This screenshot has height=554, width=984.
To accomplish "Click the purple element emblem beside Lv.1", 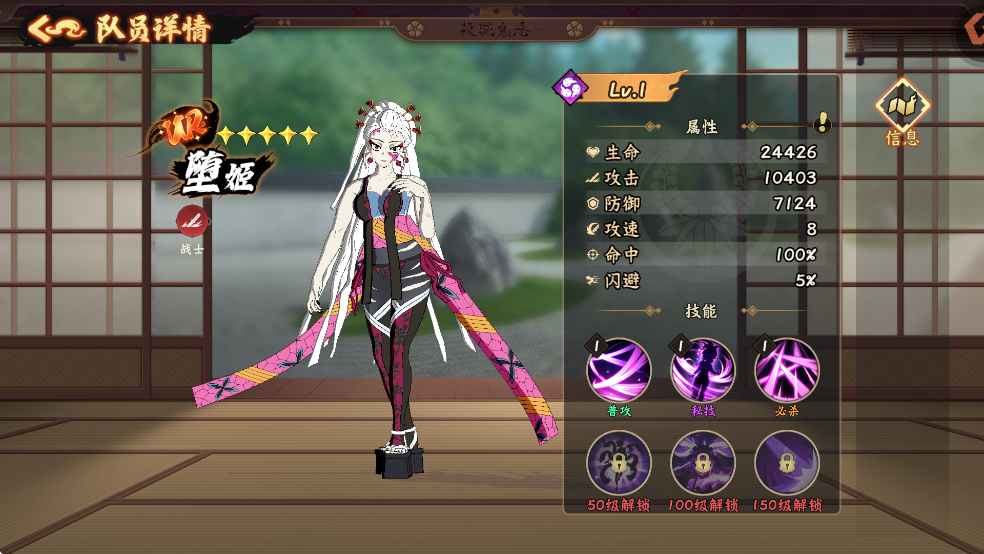I will pos(571,87).
